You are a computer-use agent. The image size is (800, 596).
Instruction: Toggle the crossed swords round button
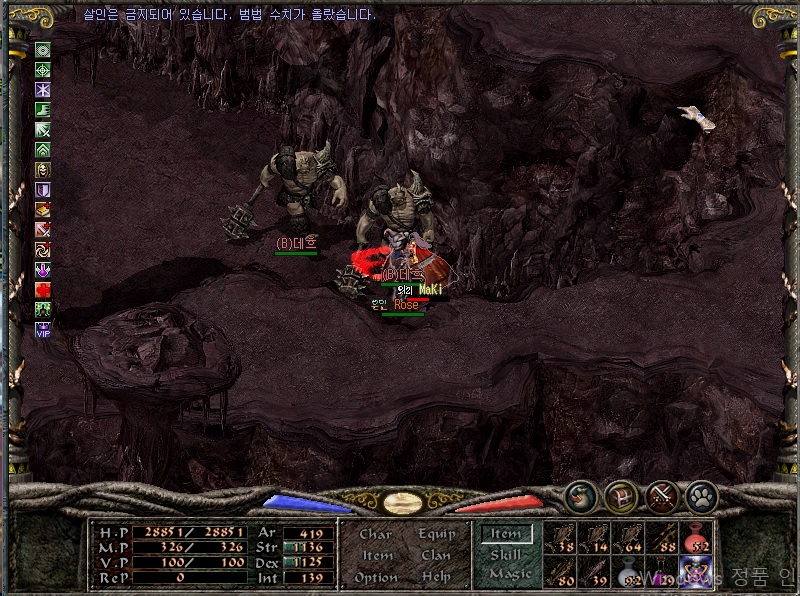click(x=662, y=496)
